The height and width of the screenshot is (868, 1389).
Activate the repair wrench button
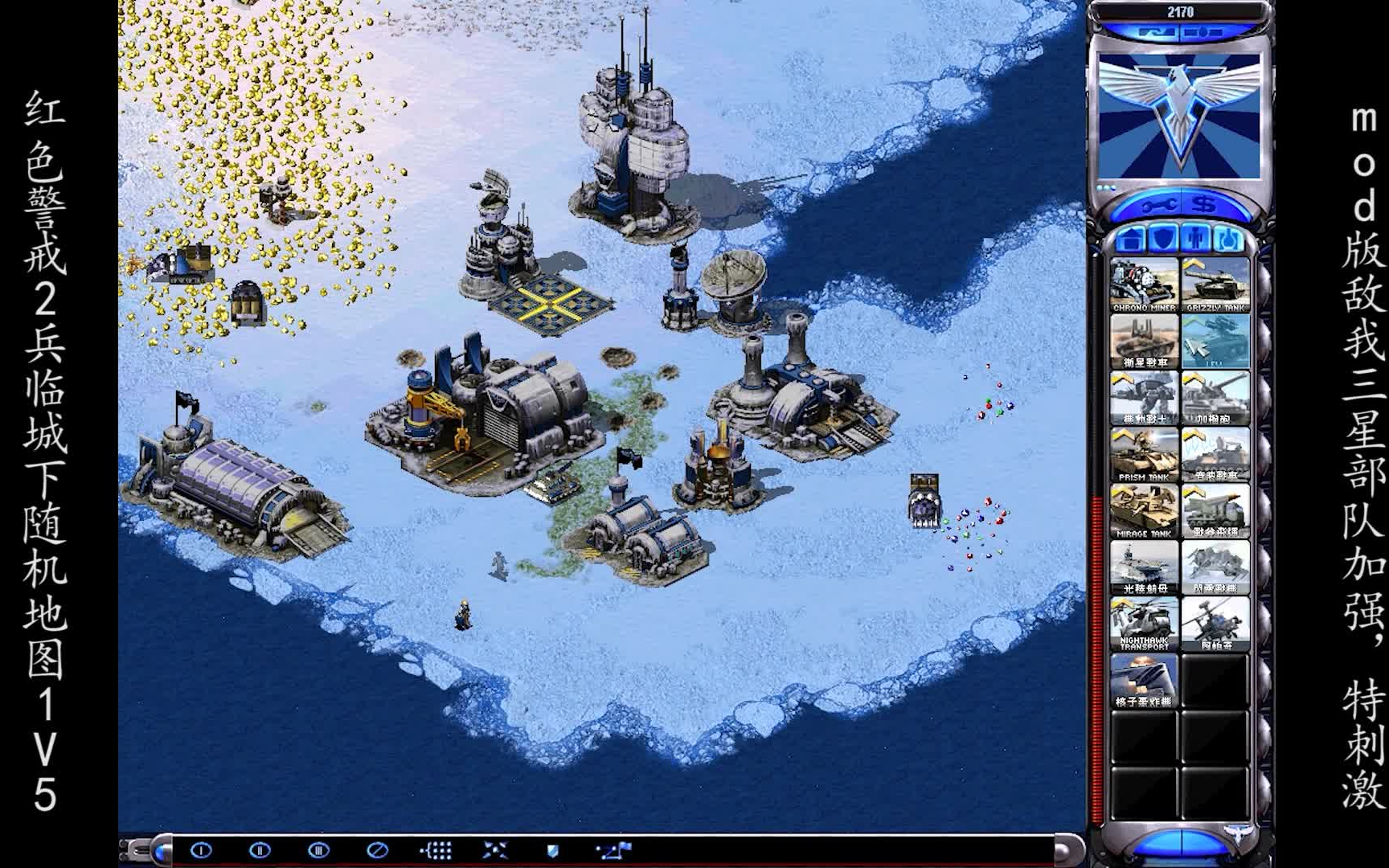coord(1160,207)
